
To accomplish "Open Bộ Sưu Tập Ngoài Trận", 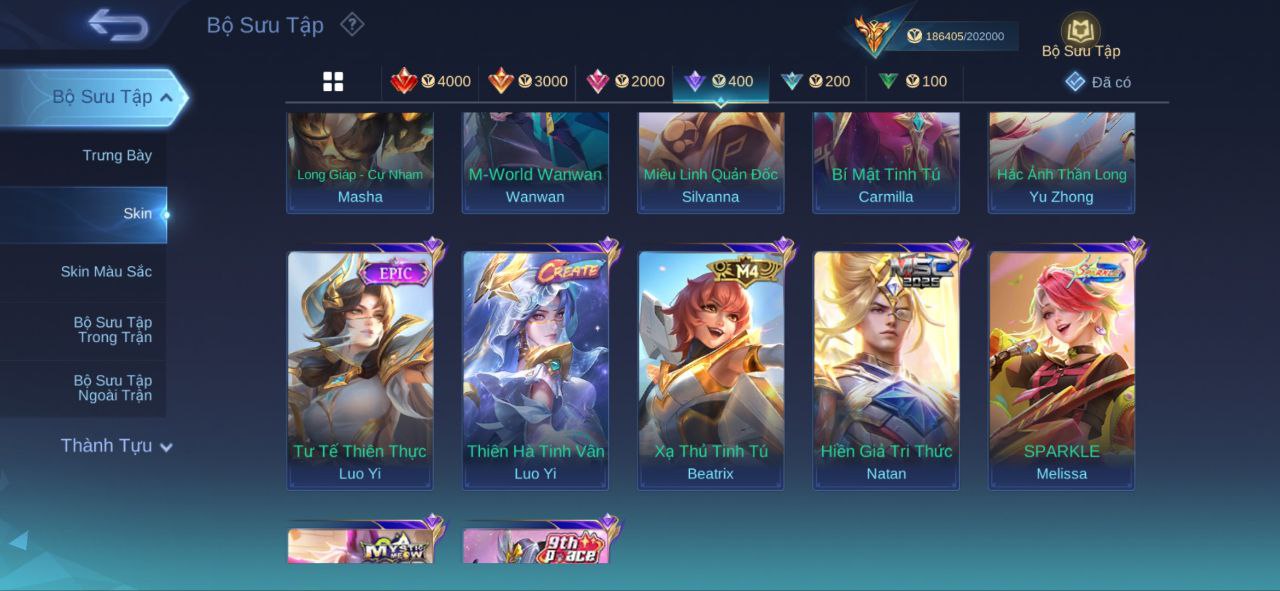I will coord(113,388).
